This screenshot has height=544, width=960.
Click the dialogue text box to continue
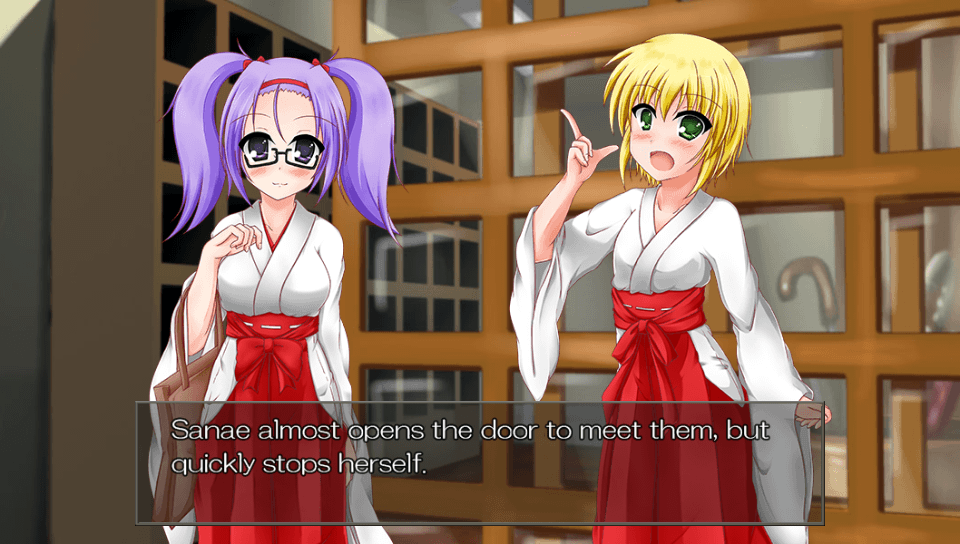(480, 462)
